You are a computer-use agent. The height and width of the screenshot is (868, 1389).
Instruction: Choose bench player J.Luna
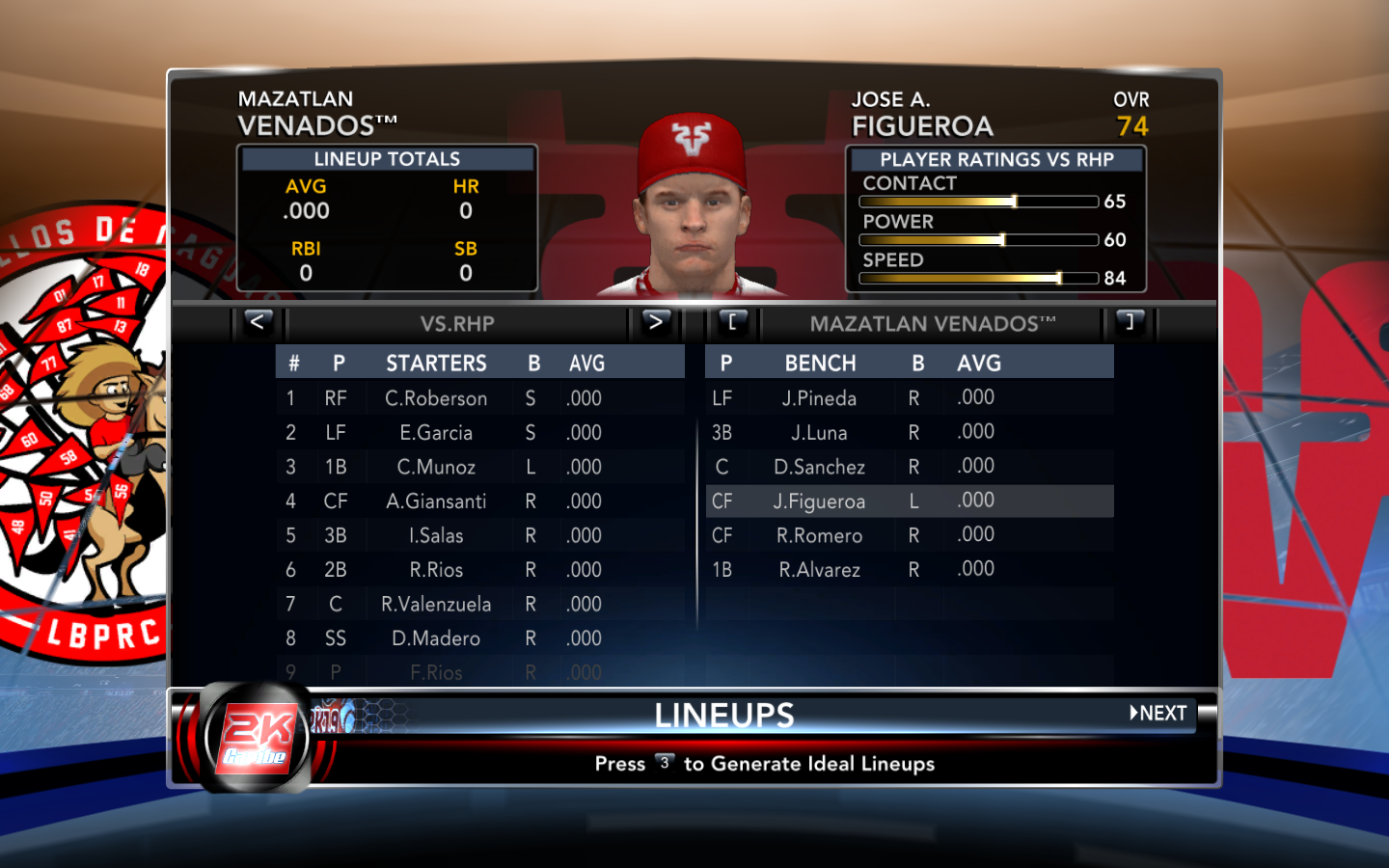[819, 433]
